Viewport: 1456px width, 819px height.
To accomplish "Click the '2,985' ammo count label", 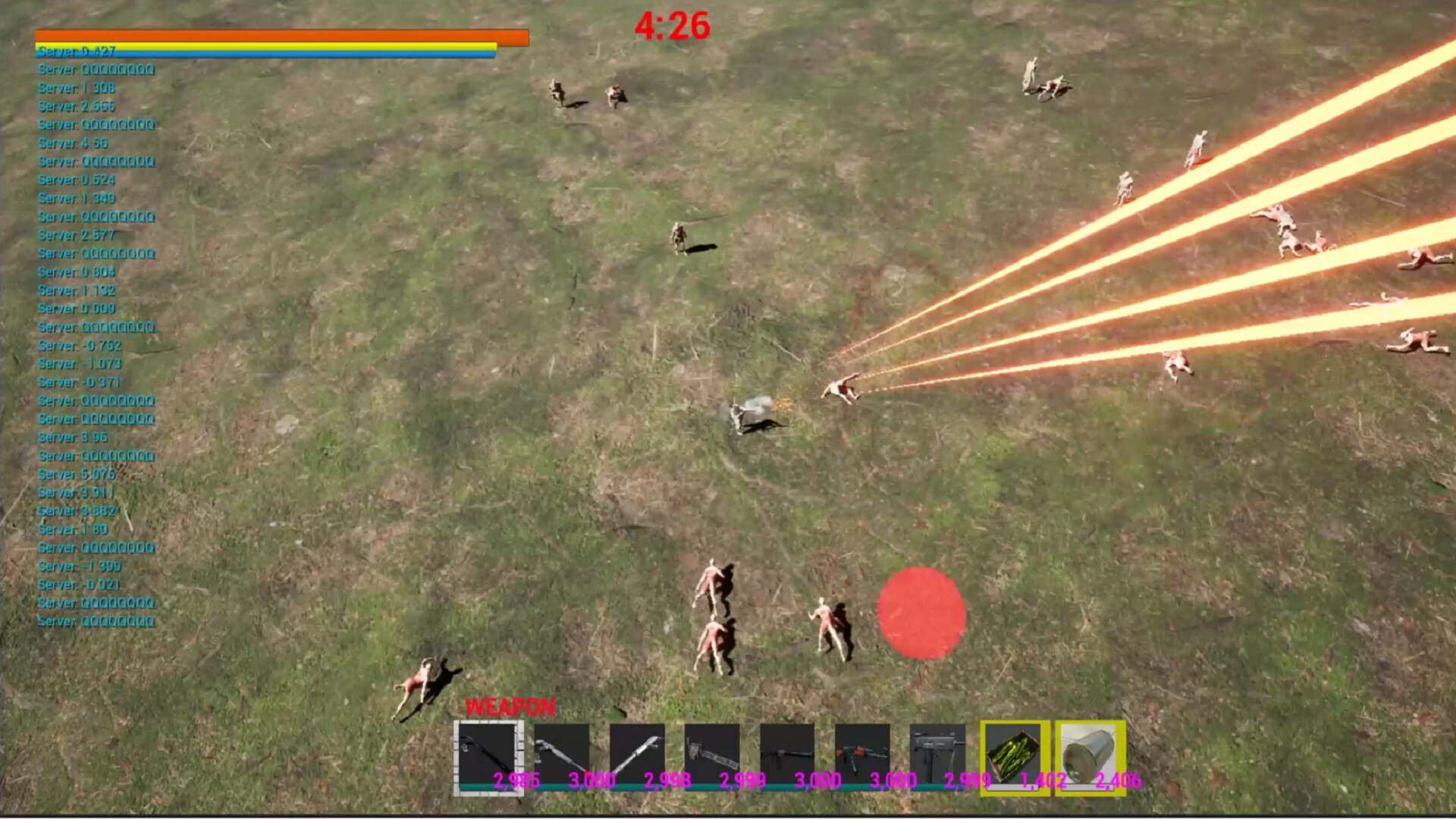I will tap(516, 780).
